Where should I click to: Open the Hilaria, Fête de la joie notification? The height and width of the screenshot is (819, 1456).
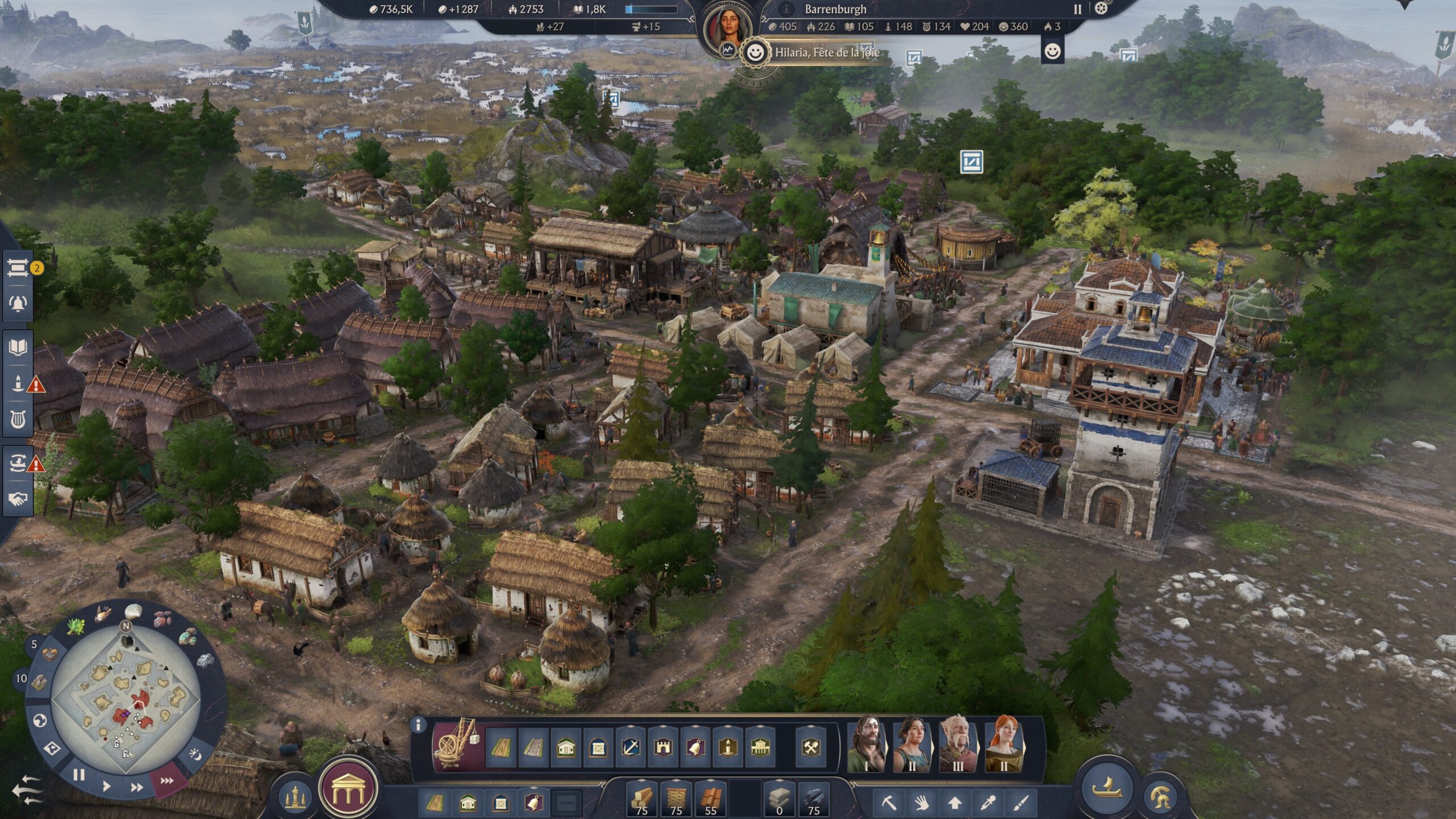pos(826,53)
